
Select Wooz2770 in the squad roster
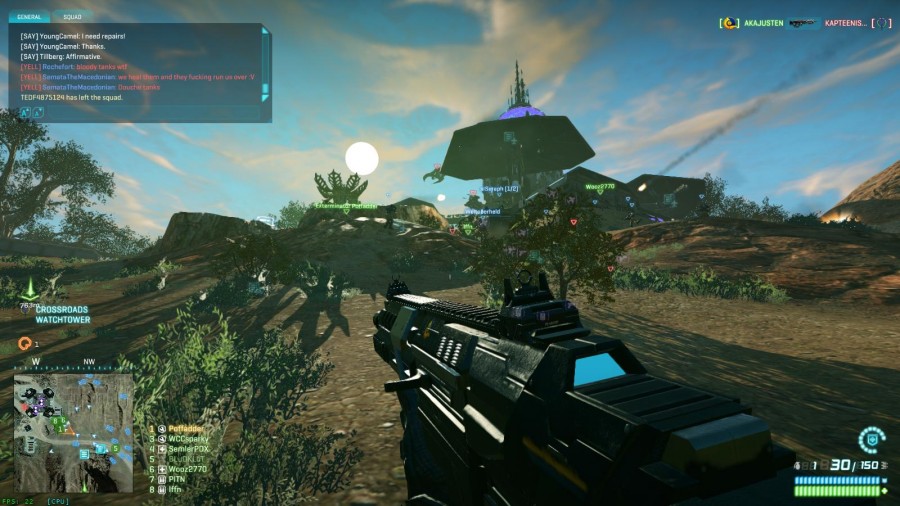(186, 469)
